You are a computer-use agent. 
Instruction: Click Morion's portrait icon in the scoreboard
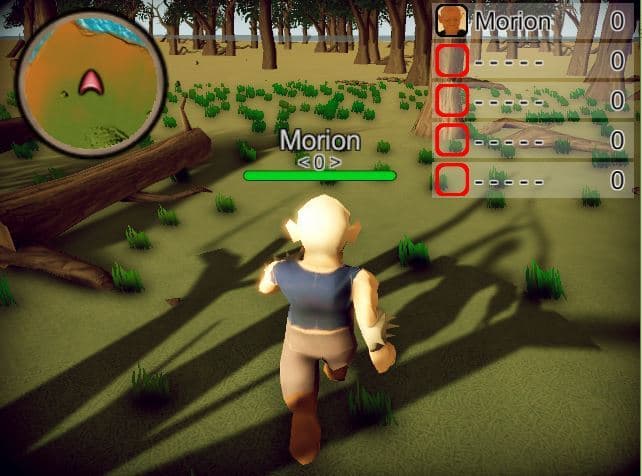[x=452, y=19]
